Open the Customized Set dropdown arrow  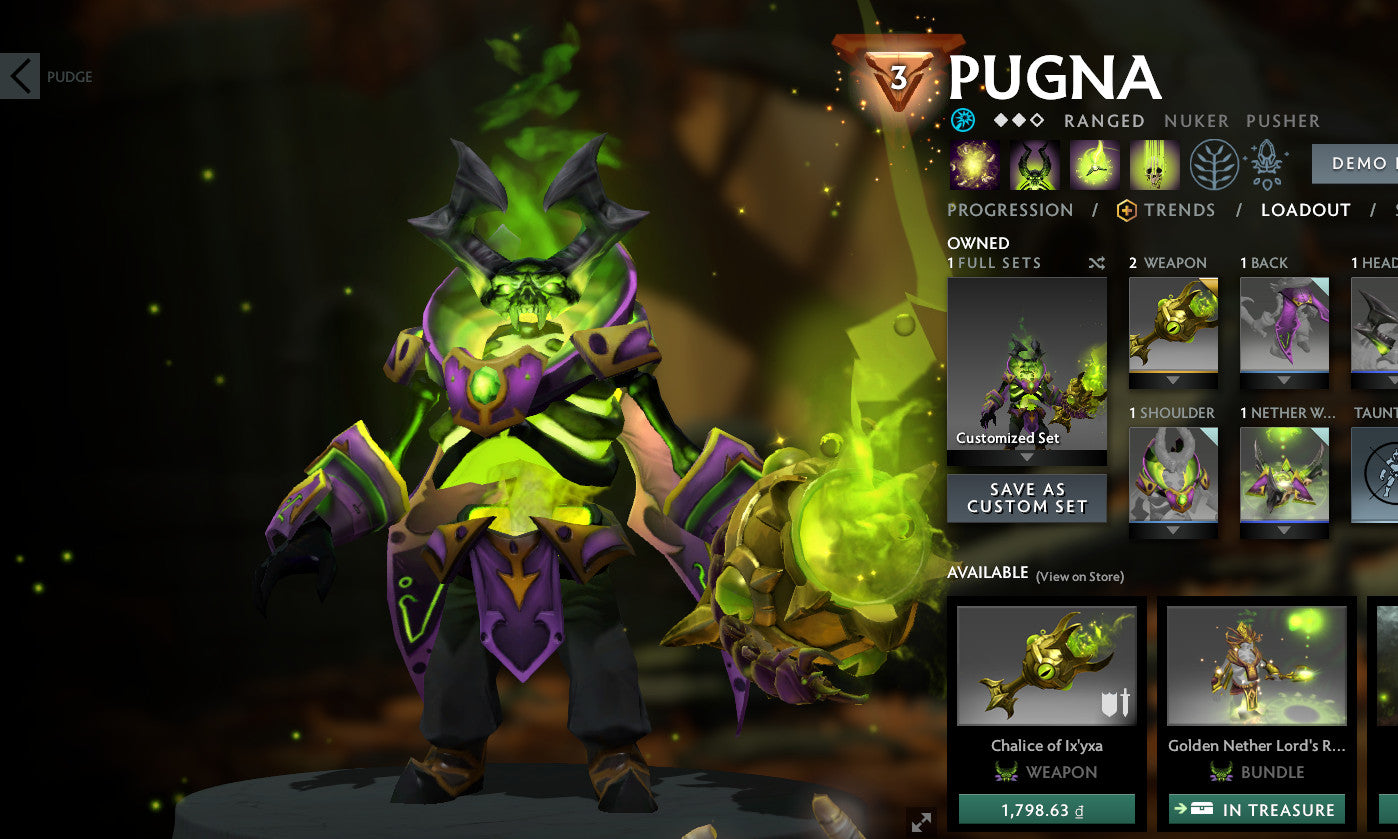click(x=1027, y=455)
